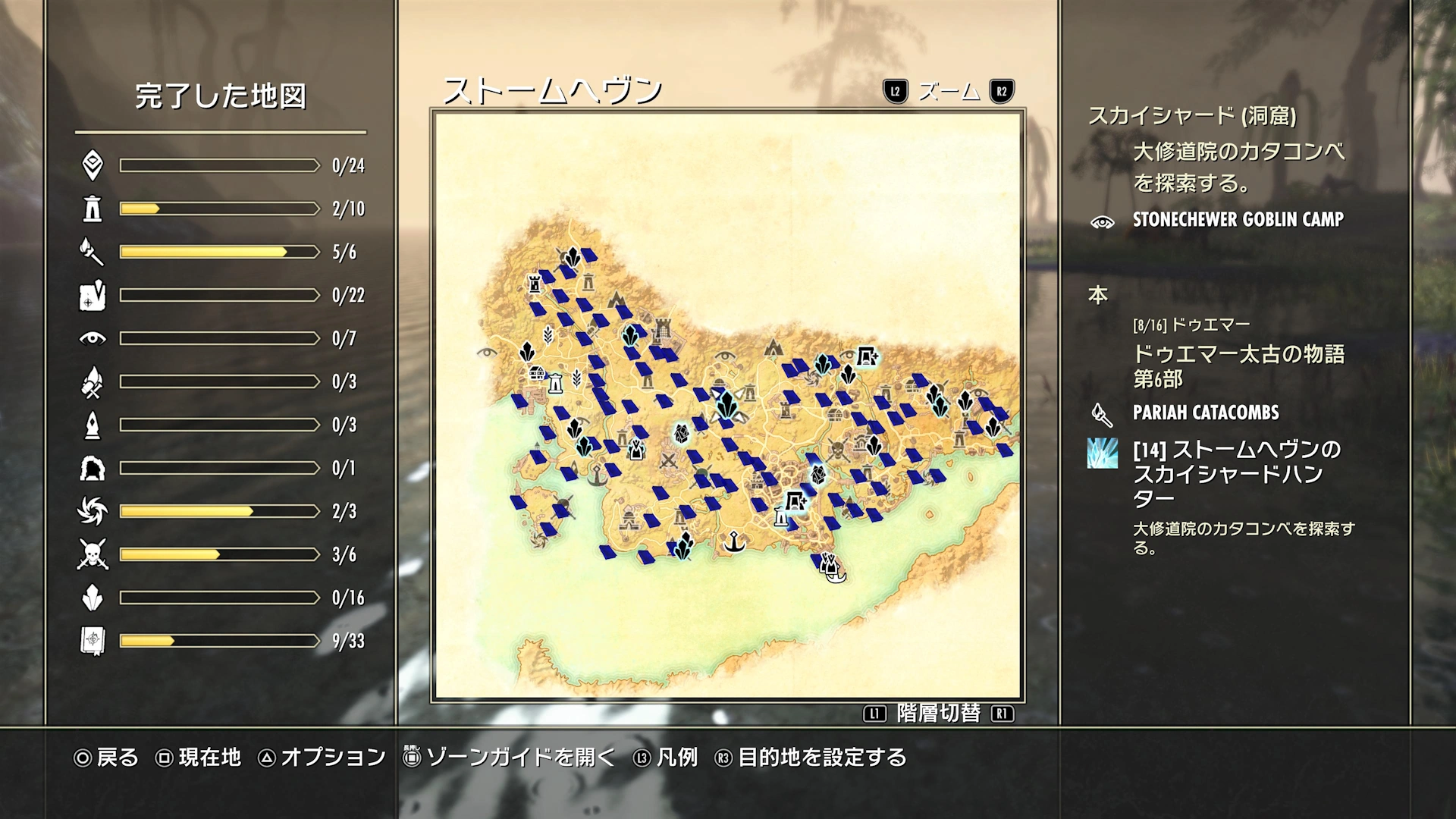Select the eye icon row showing 0/7

(220, 338)
